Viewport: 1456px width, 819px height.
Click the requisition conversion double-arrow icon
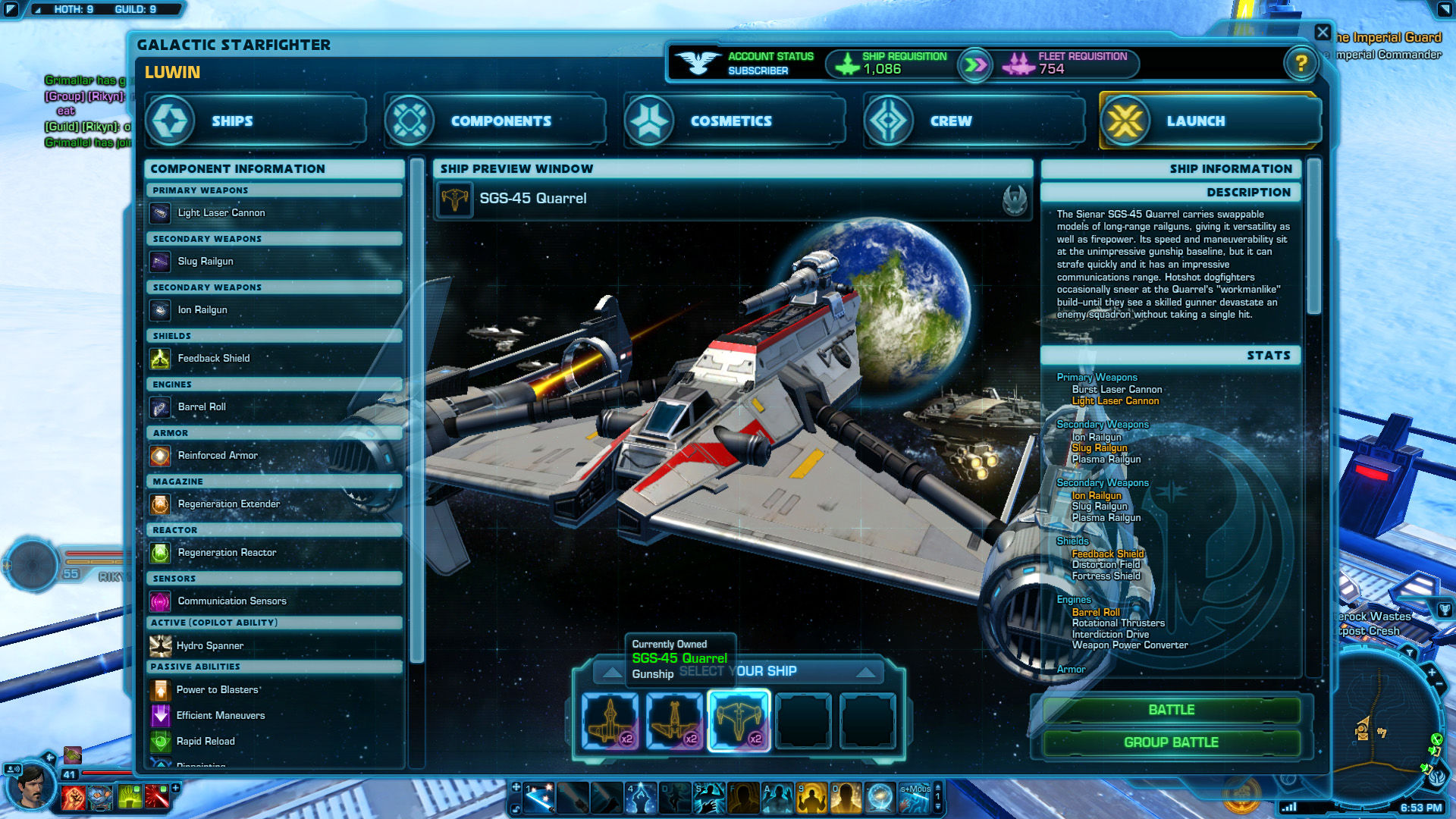pyautogui.click(x=975, y=65)
